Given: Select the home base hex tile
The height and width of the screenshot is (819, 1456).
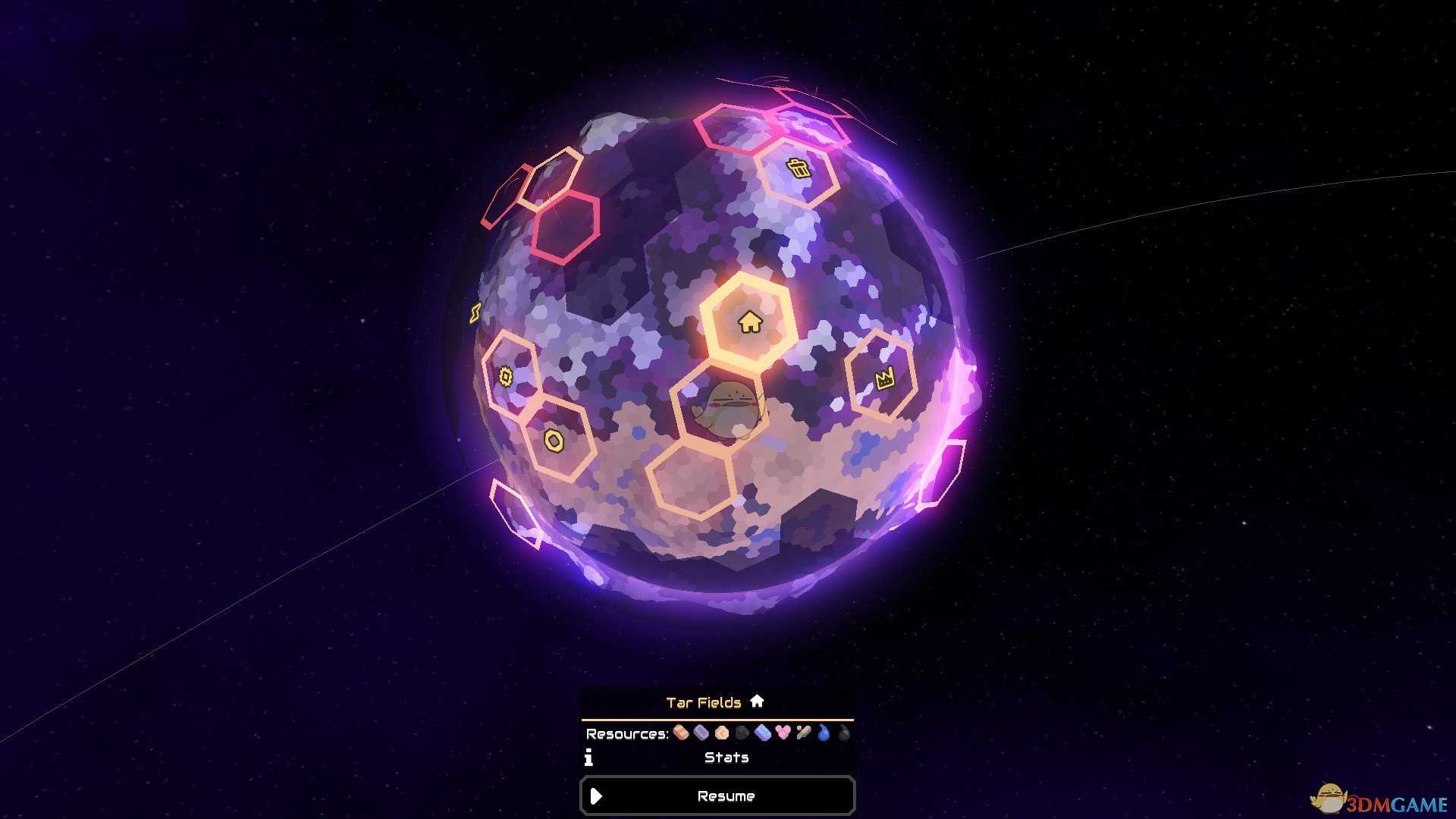Looking at the screenshot, I should point(749,322).
